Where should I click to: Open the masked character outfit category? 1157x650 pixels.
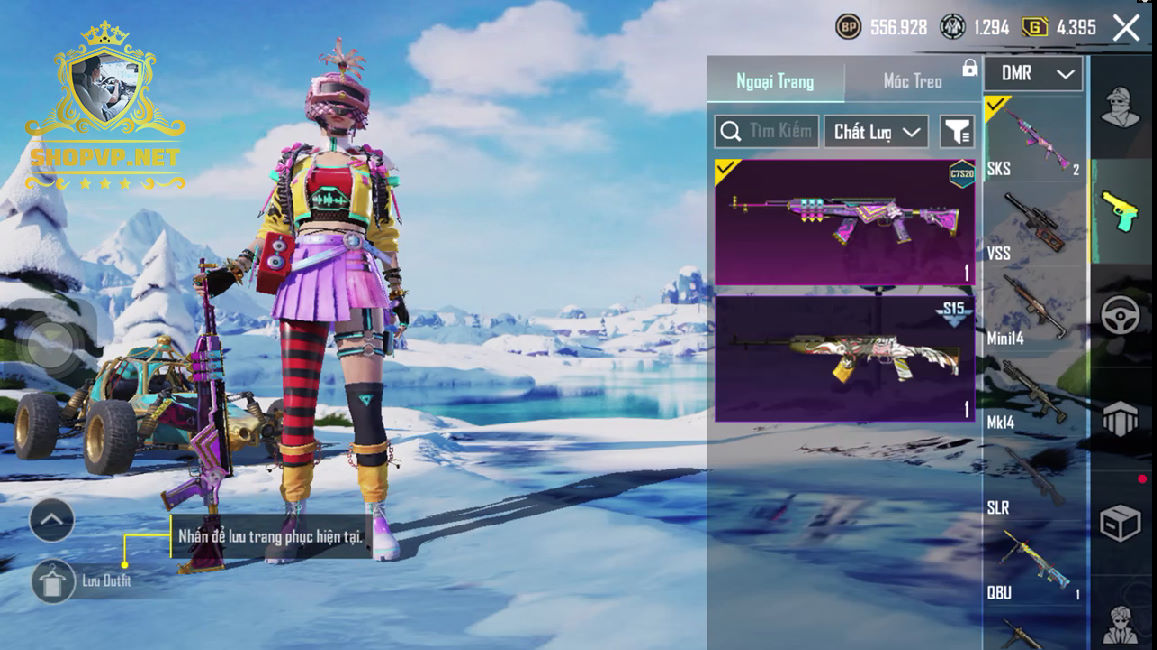point(1121,107)
